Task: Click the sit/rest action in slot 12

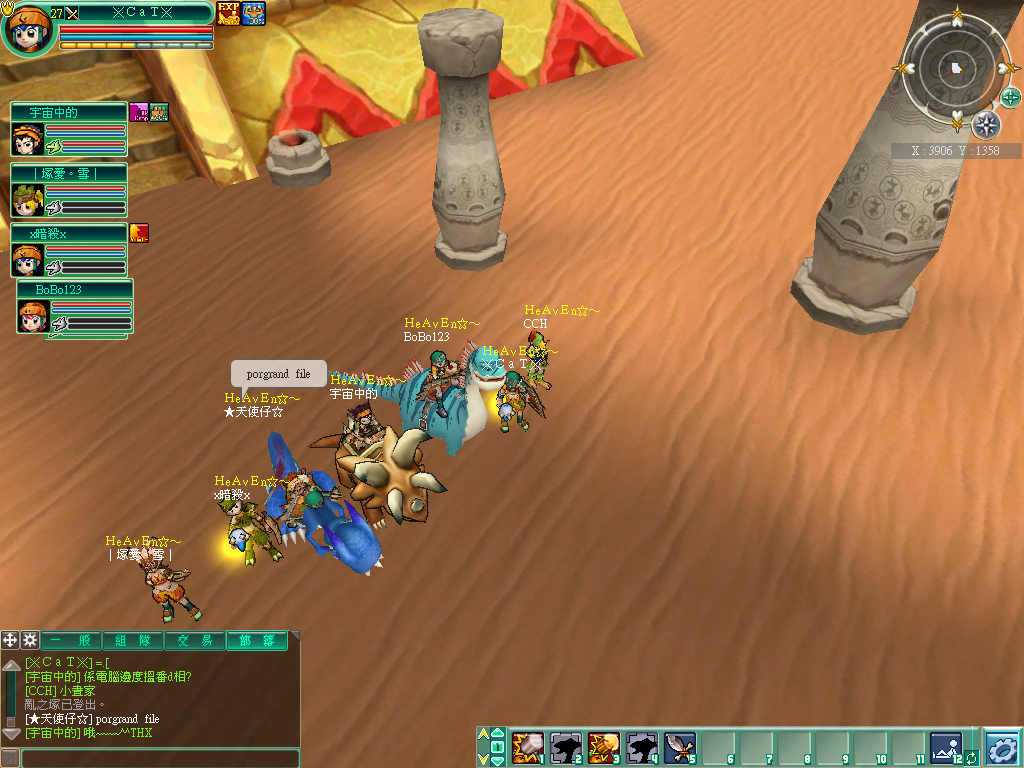Action: point(945,747)
